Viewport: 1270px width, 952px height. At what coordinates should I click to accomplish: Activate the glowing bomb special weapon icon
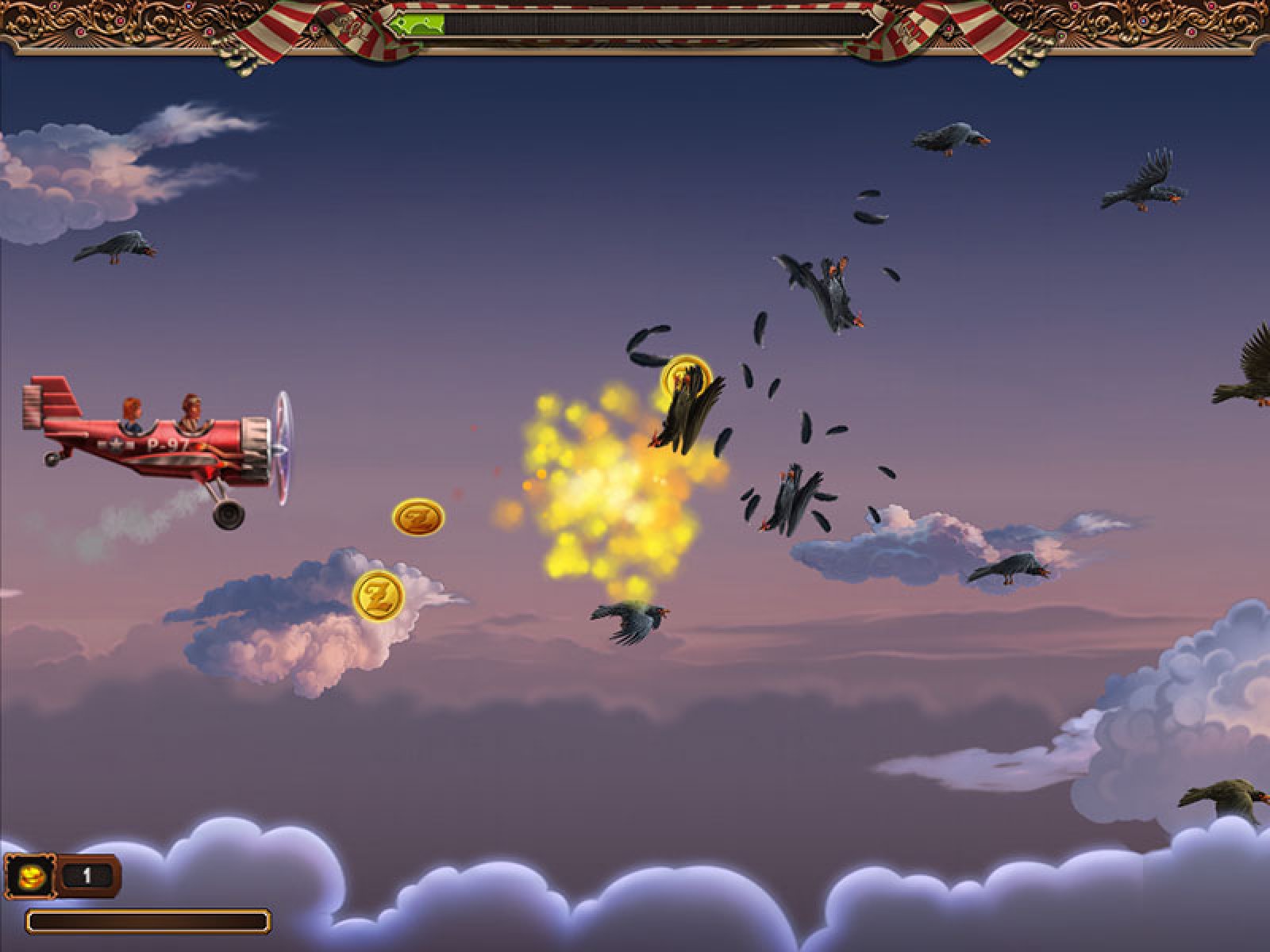pyautogui.click(x=30, y=877)
